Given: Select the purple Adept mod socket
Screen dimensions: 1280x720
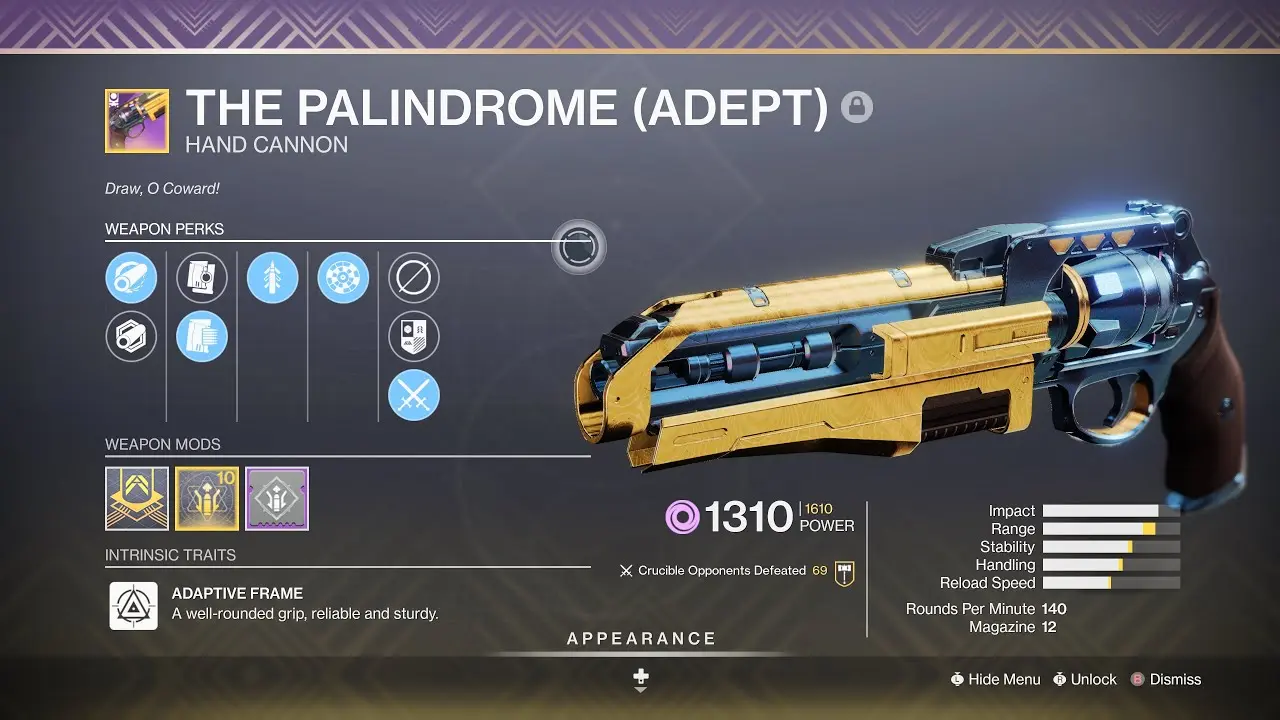Looking at the screenshot, I should pyautogui.click(x=276, y=498).
